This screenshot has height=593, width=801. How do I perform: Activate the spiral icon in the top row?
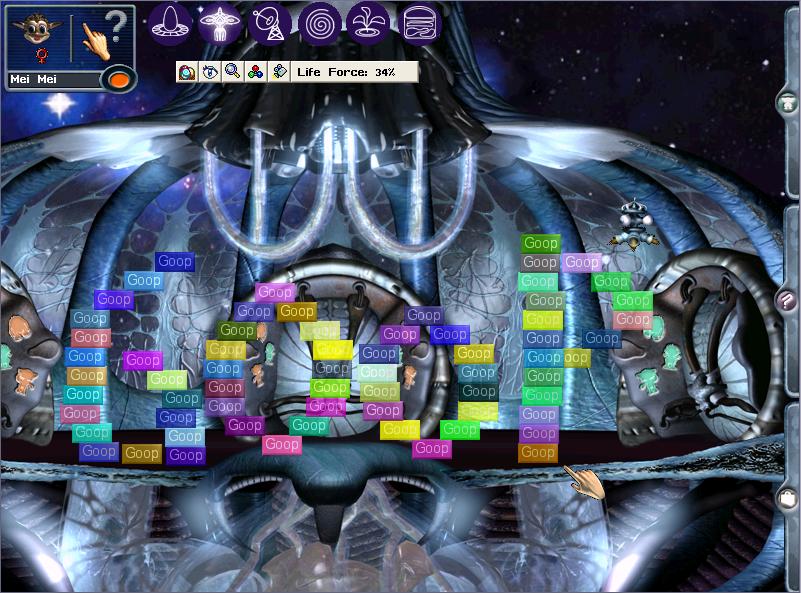(320, 23)
